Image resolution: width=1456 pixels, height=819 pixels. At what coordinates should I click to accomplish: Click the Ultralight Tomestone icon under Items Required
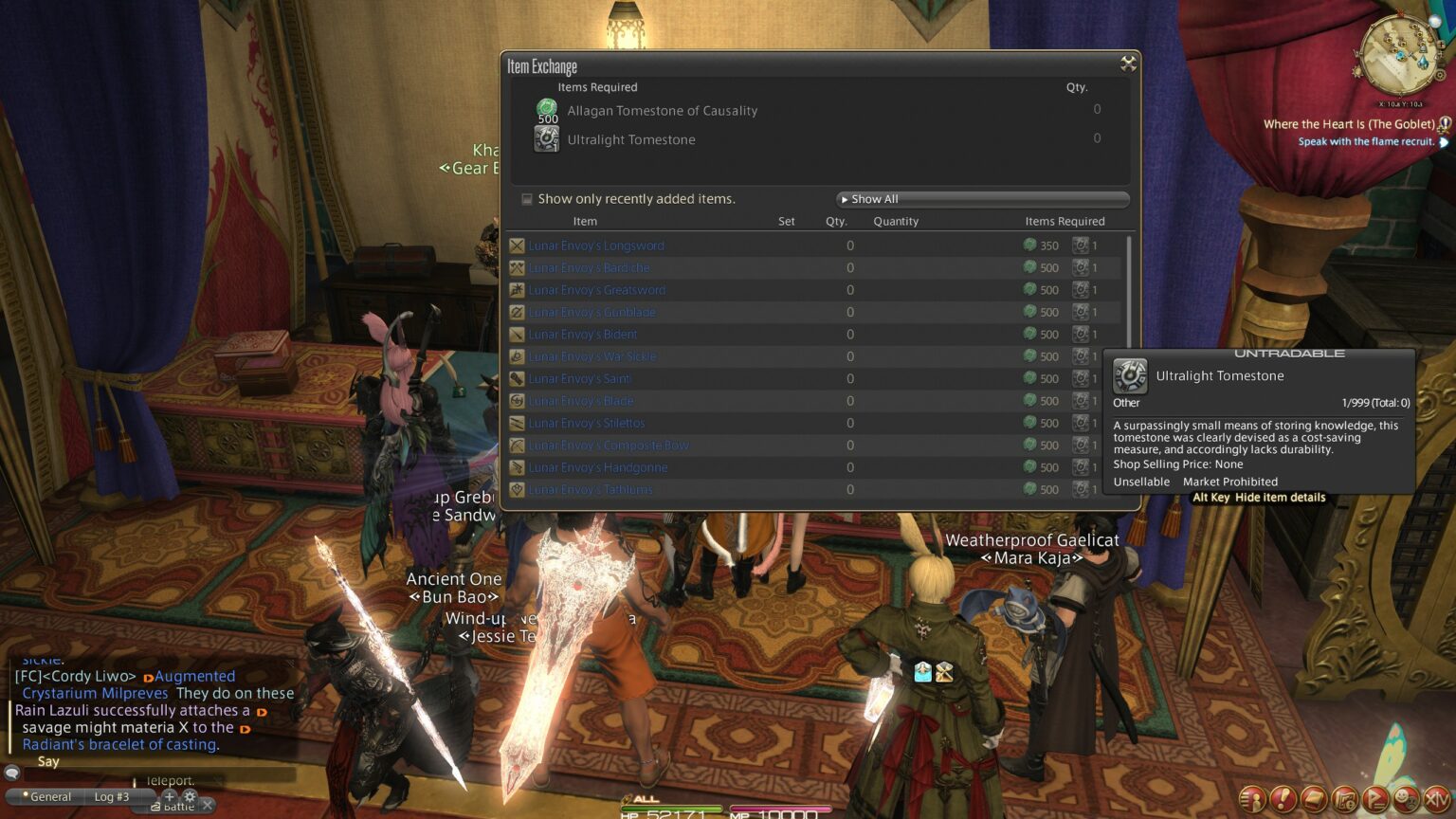point(546,139)
